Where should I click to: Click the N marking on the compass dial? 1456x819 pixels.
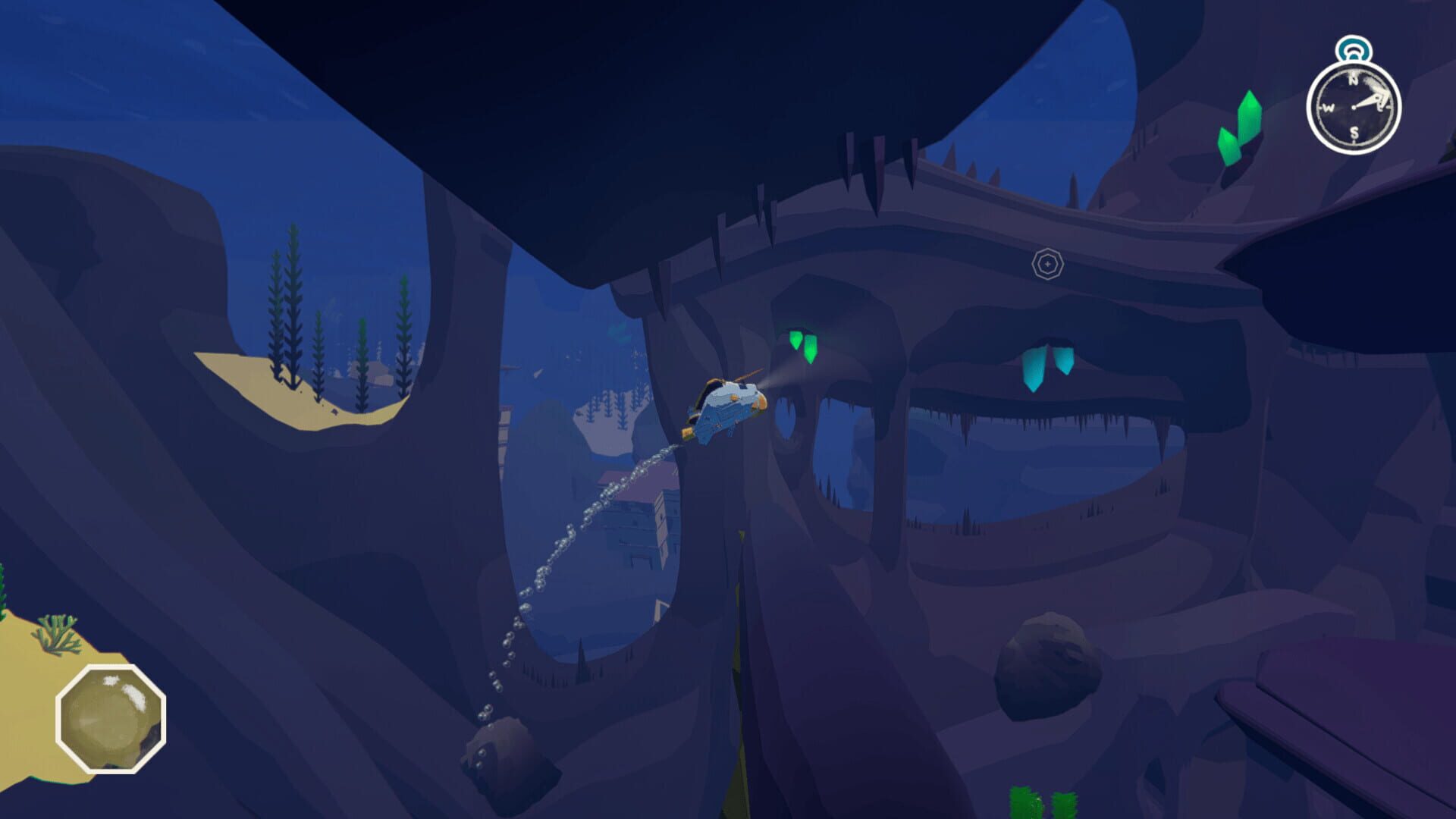click(1354, 80)
